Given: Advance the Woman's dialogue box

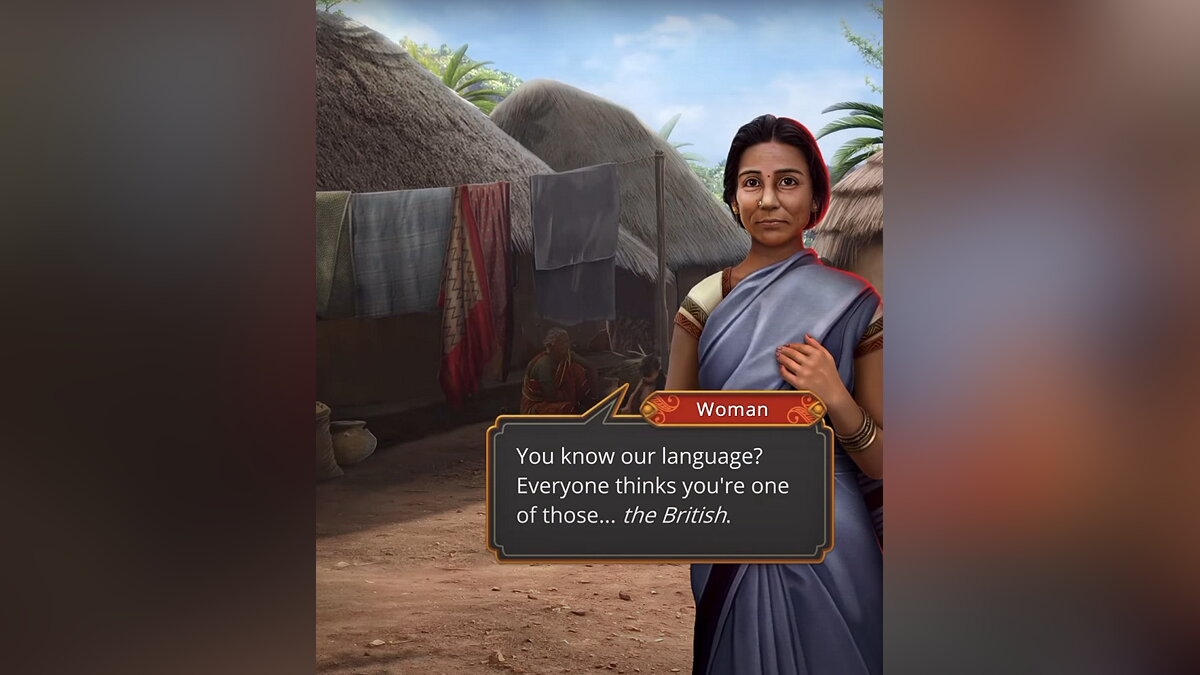Looking at the screenshot, I should coord(659,487).
